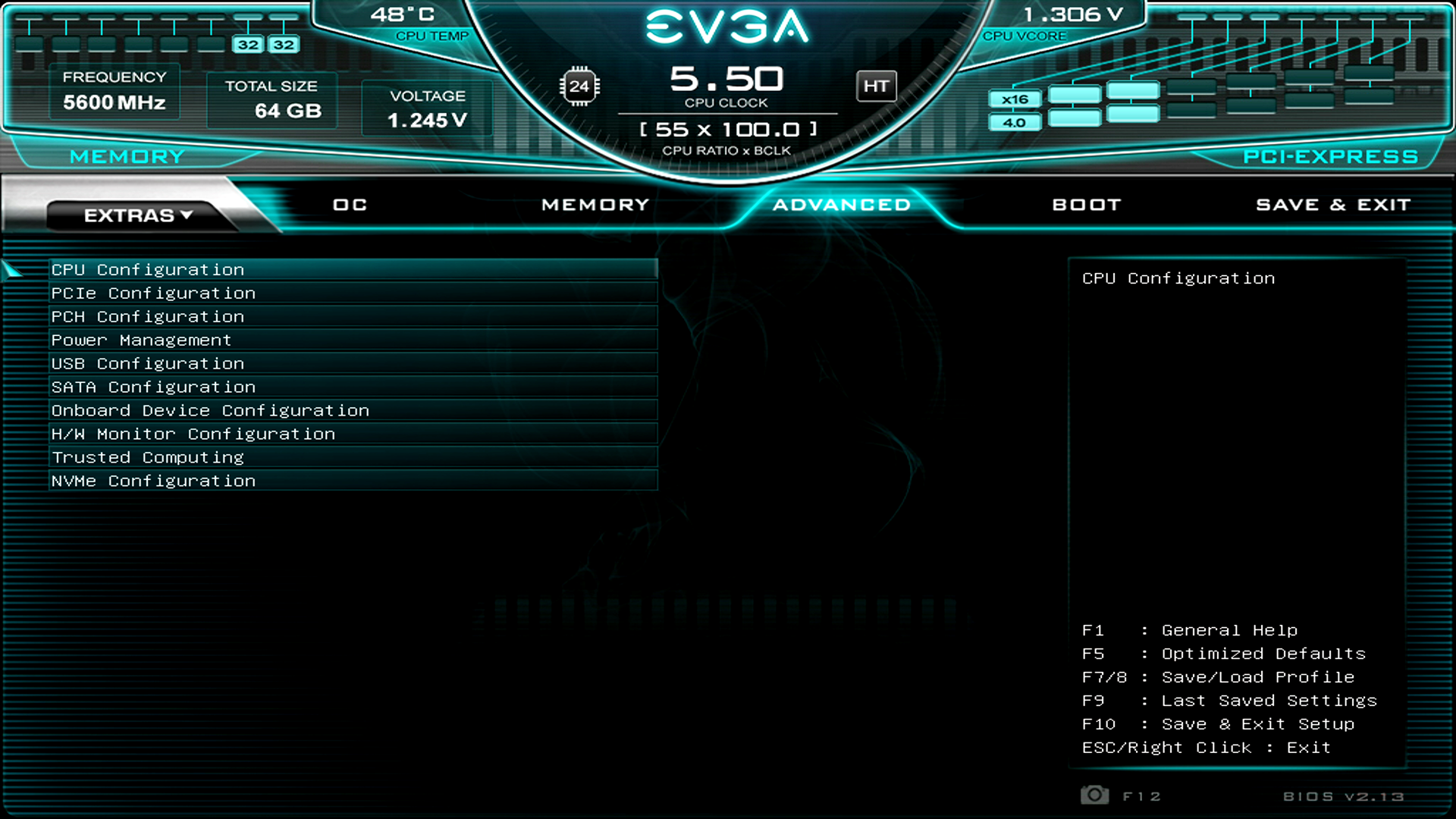Switch to the OC tab
Screen dimensions: 1456x819
coord(349,204)
